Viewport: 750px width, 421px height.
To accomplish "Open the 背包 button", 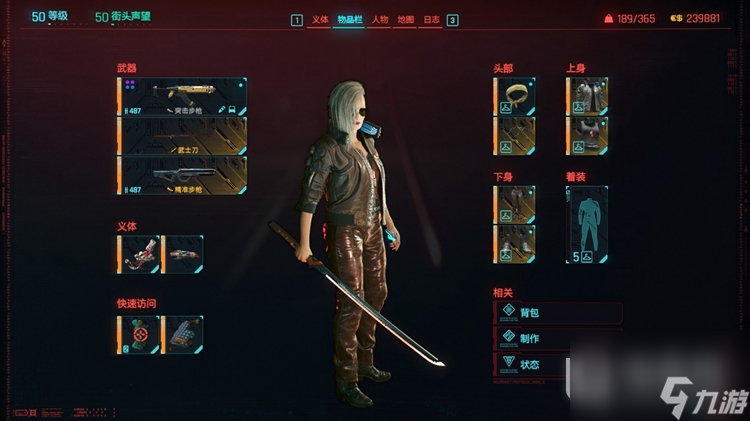I will pyautogui.click(x=558, y=313).
